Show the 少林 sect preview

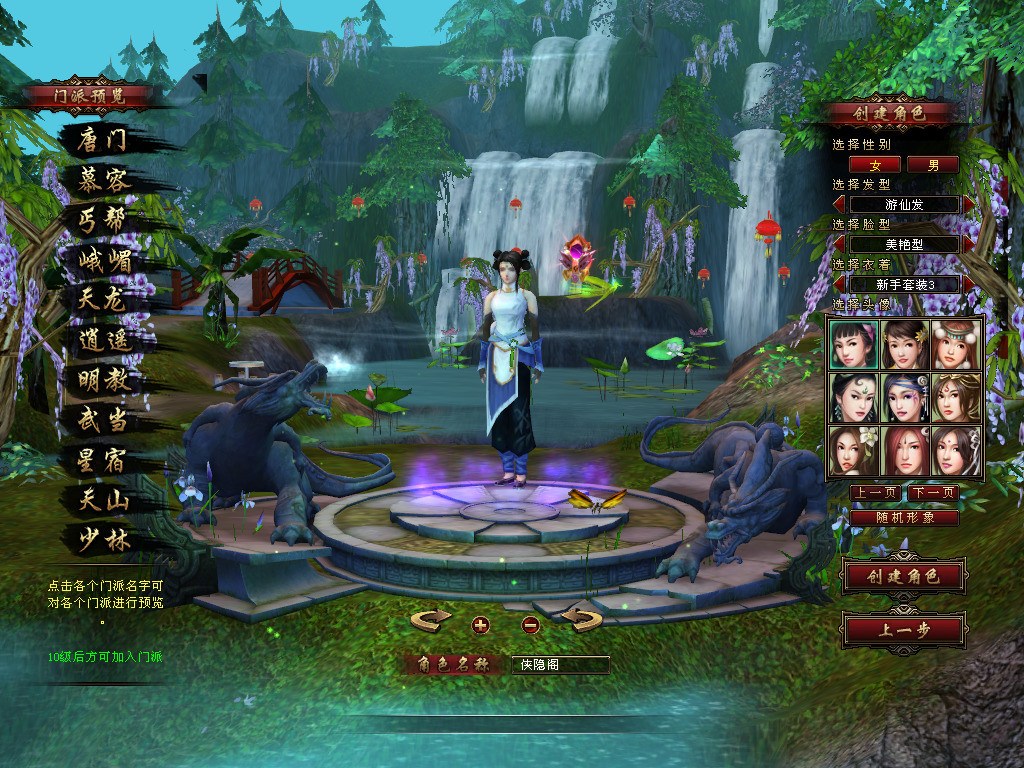point(105,540)
